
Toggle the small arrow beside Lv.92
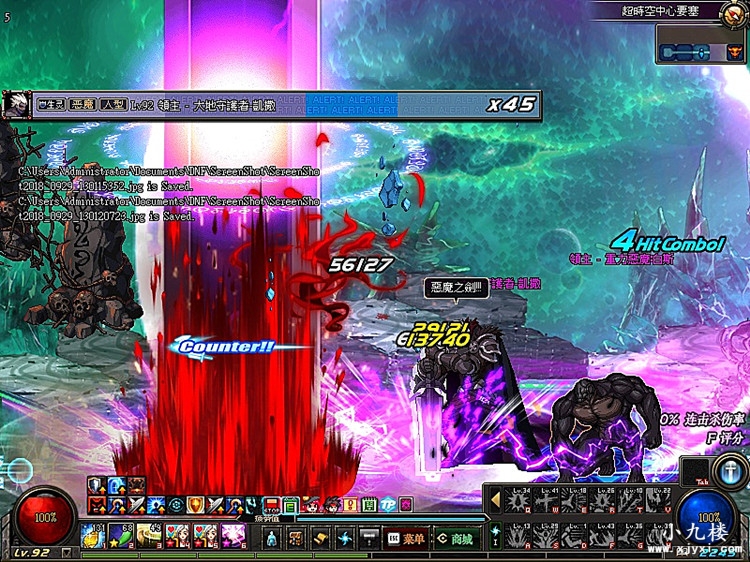tap(67, 552)
